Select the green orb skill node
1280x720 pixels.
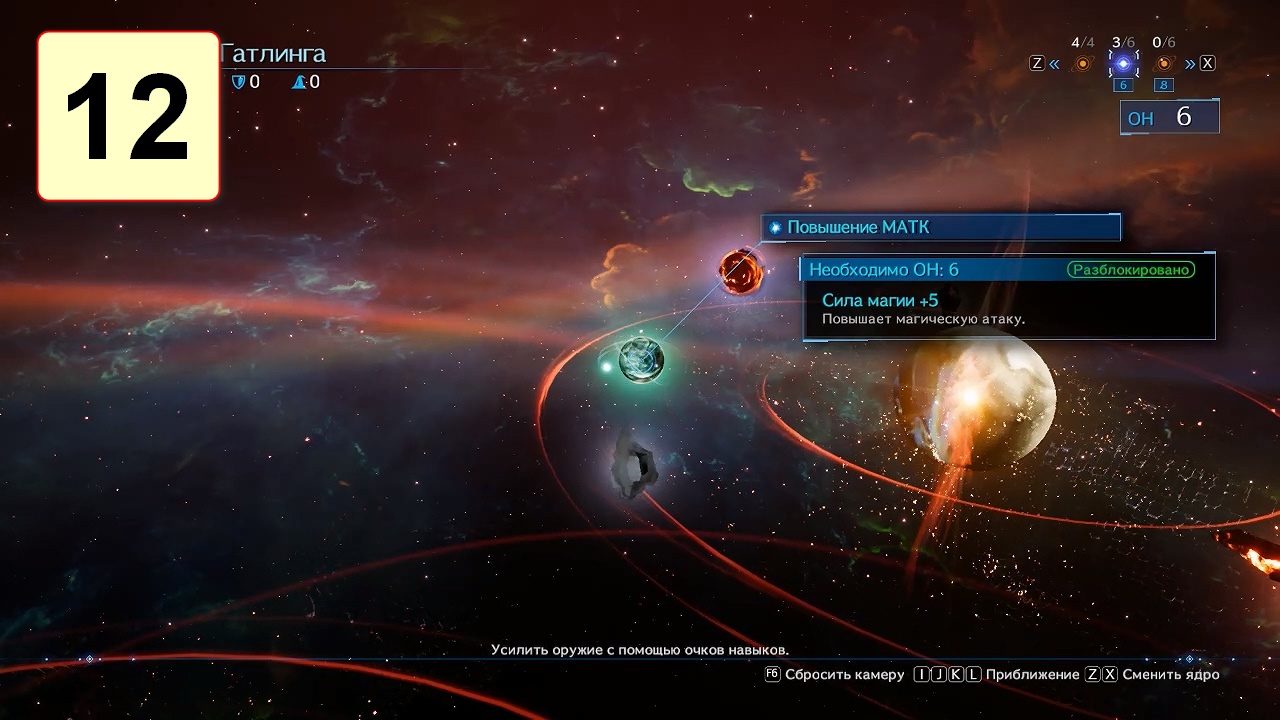coord(641,360)
